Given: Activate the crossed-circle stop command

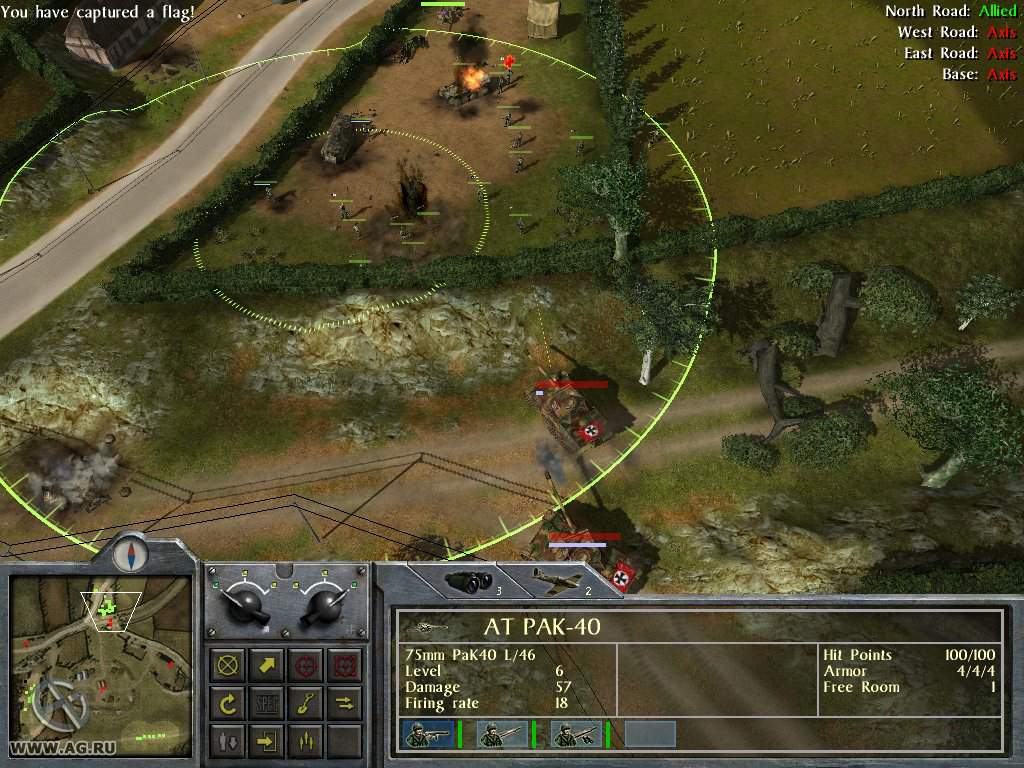Looking at the screenshot, I should click(228, 665).
